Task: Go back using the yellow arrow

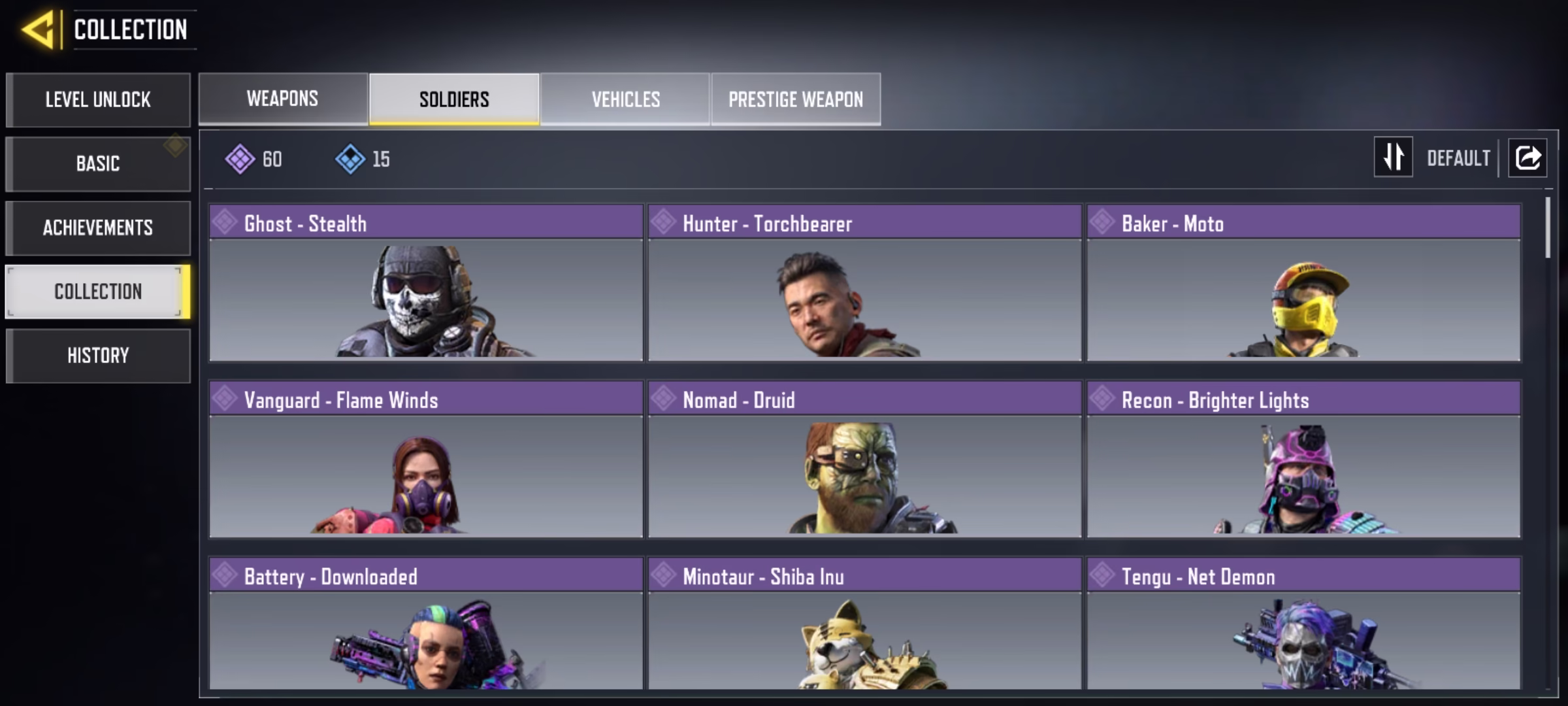Action: point(38,30)
